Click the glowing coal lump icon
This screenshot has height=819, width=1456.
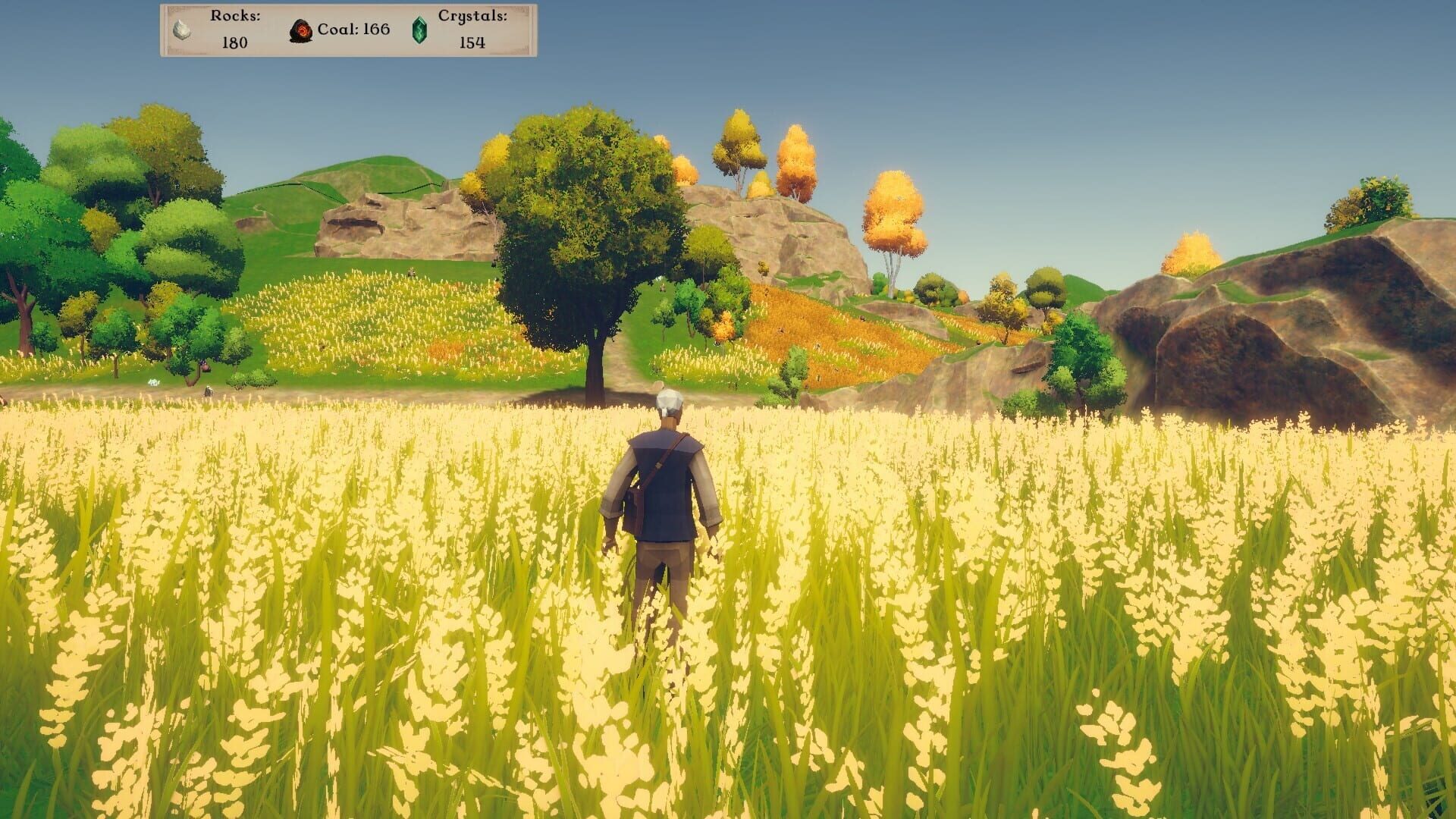click(x=301, y=31)
